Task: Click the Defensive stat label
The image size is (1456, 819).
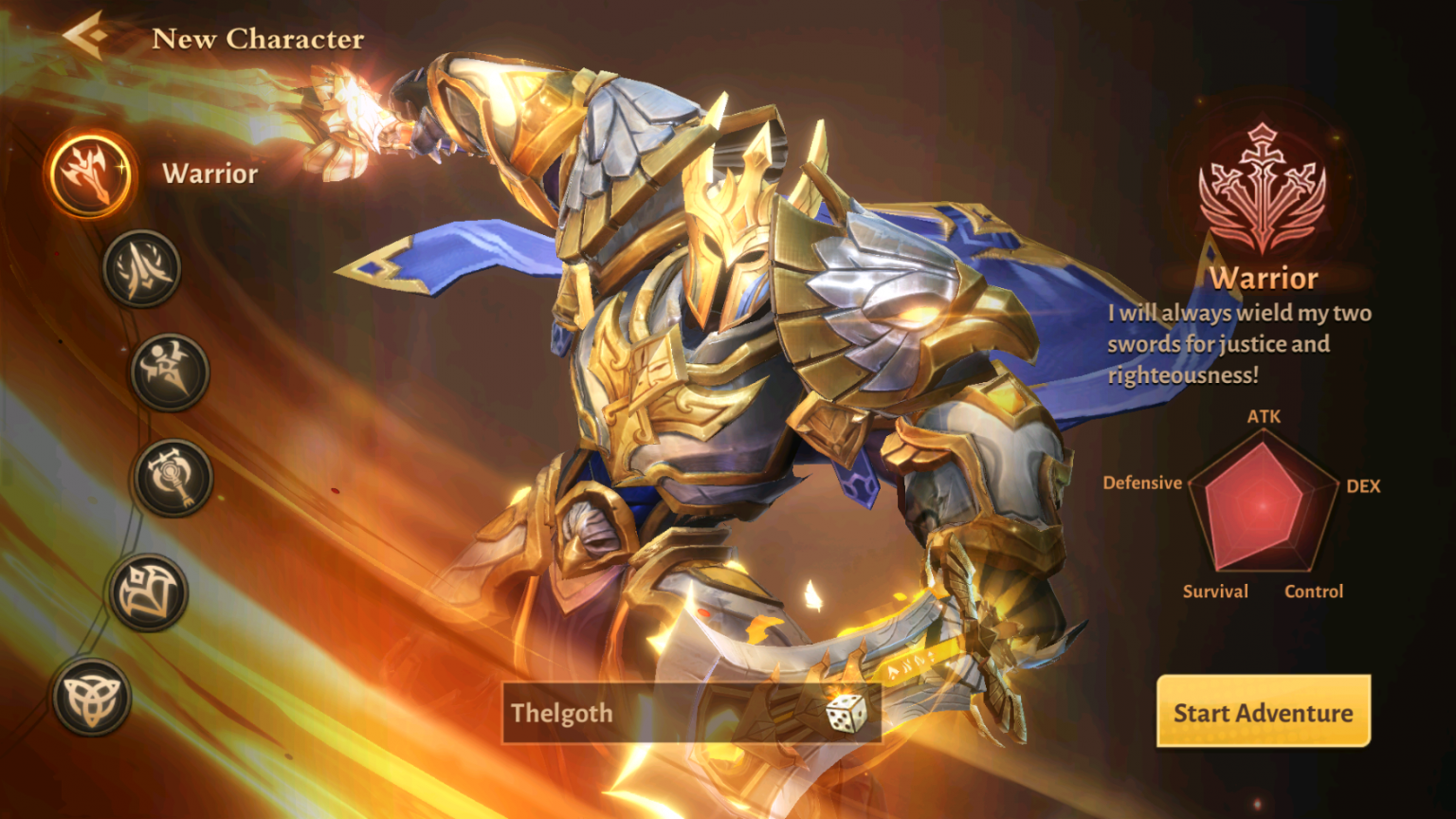Action: [x=1143, y=482]
